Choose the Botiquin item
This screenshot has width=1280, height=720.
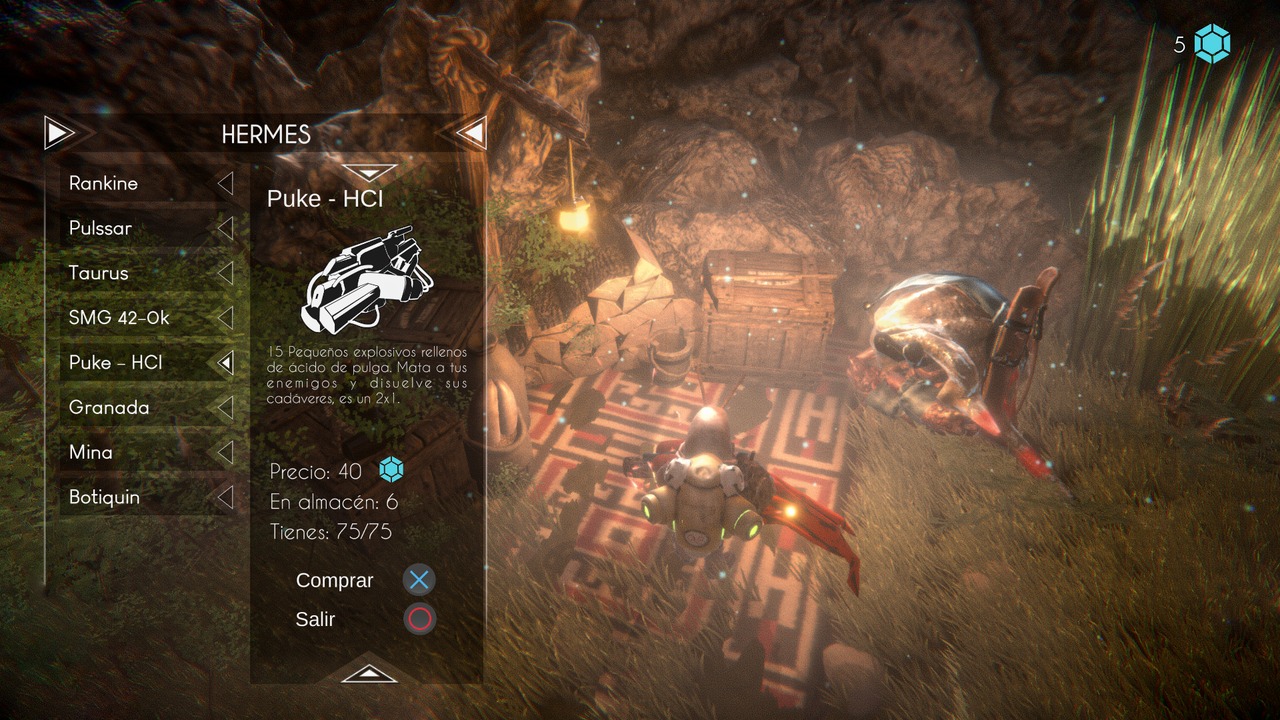tap(148, 497)
